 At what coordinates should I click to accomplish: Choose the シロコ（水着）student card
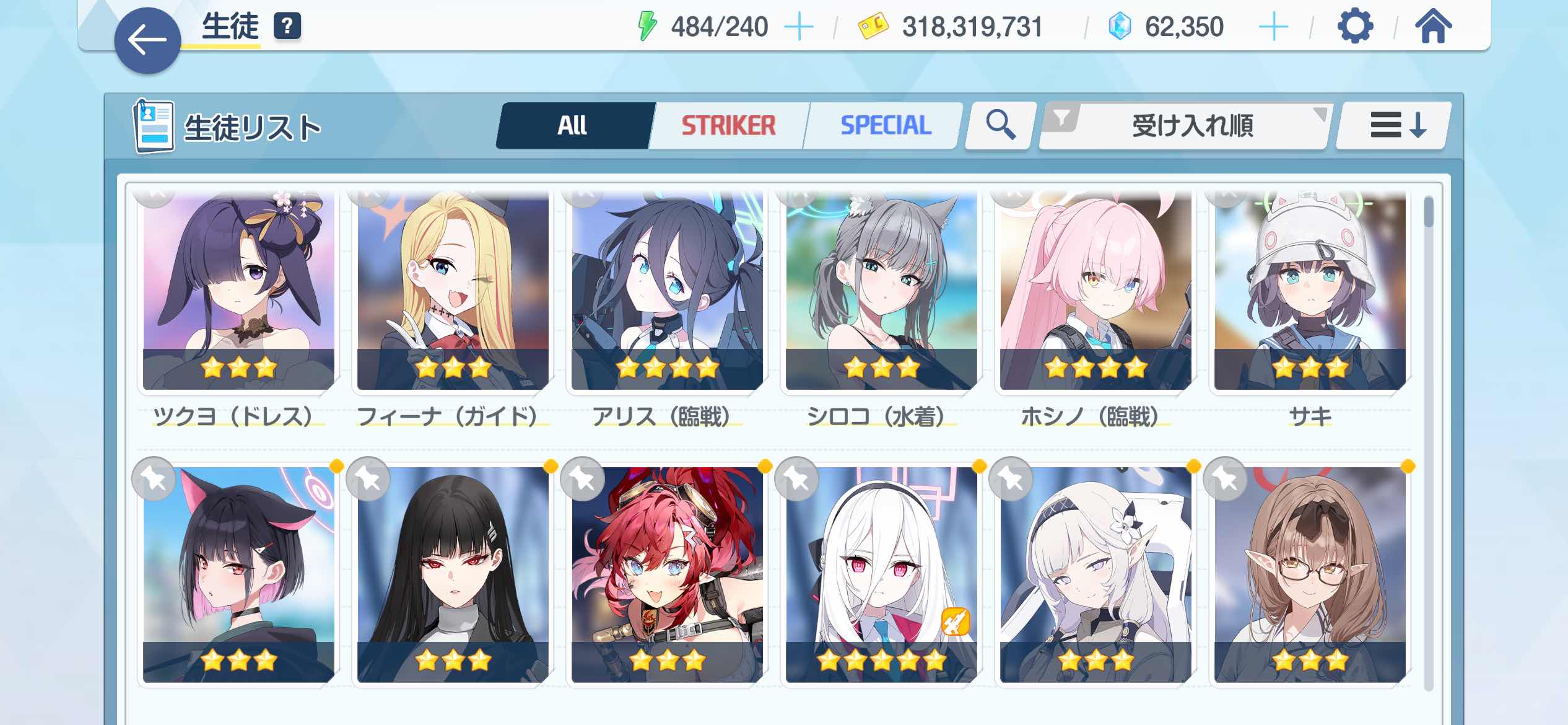pos(881,291)
